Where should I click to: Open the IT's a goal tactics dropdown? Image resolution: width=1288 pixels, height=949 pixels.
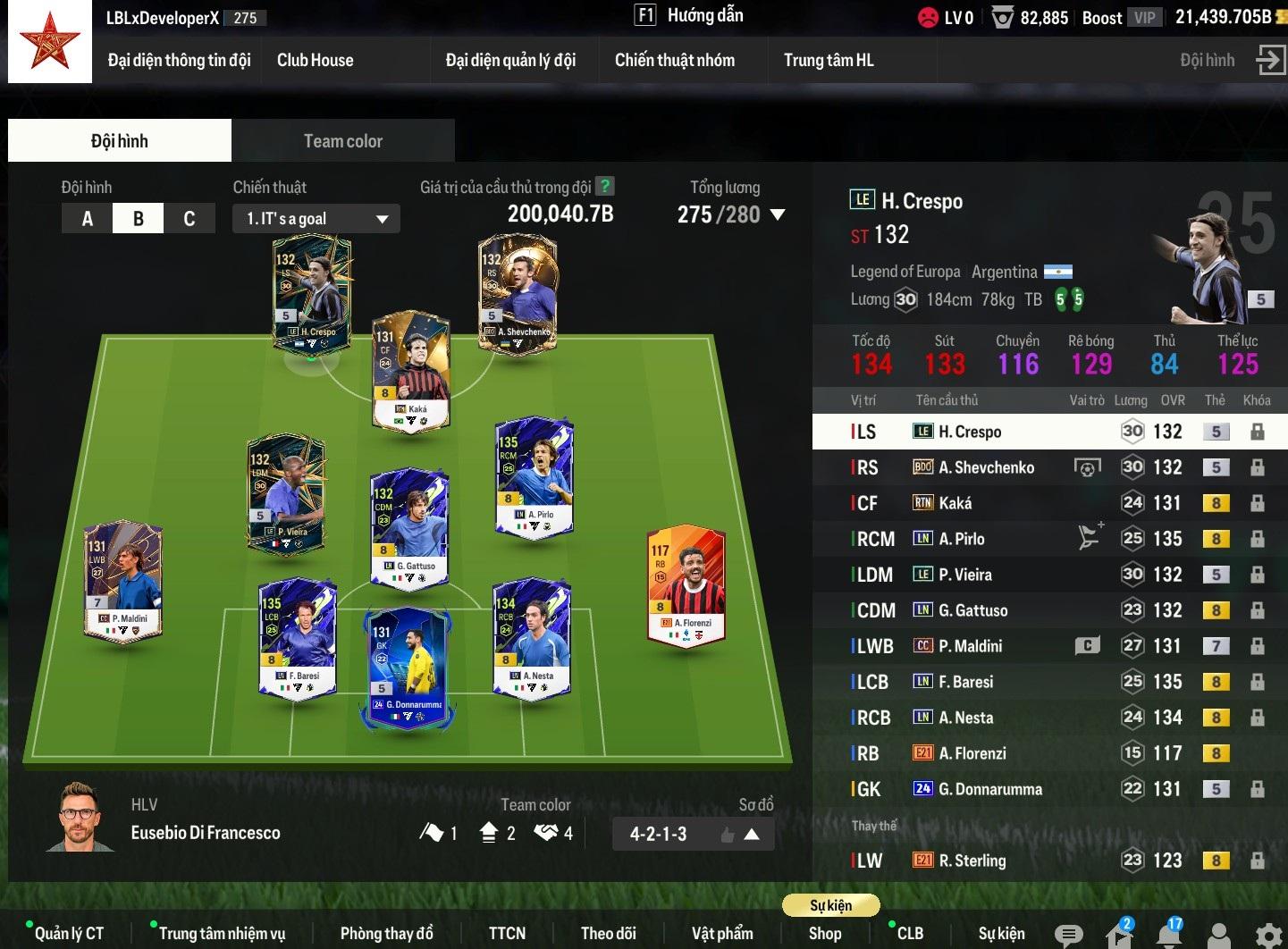coord(316,219)
